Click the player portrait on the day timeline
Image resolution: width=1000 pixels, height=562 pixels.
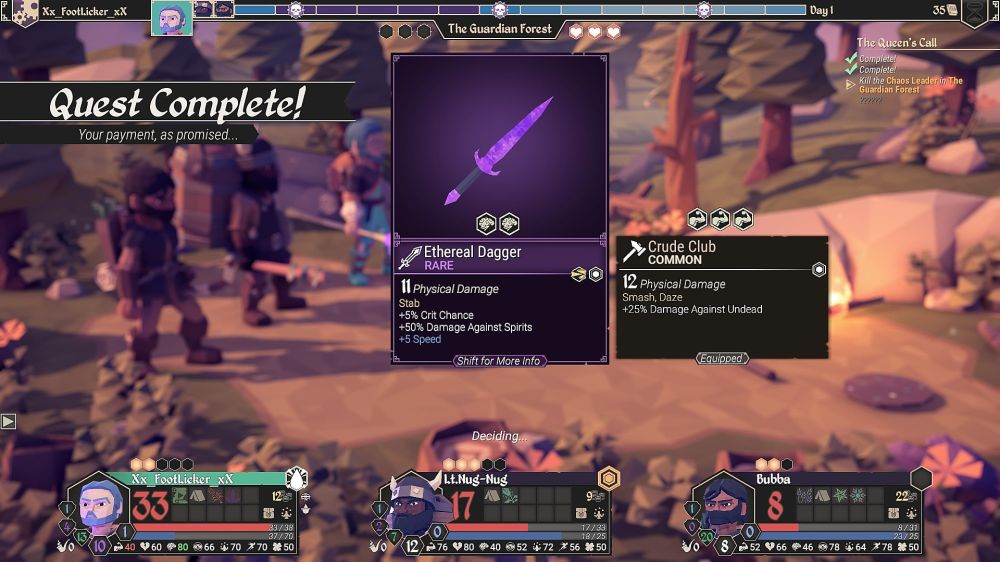pyautogui.click(x=172, y=16)
